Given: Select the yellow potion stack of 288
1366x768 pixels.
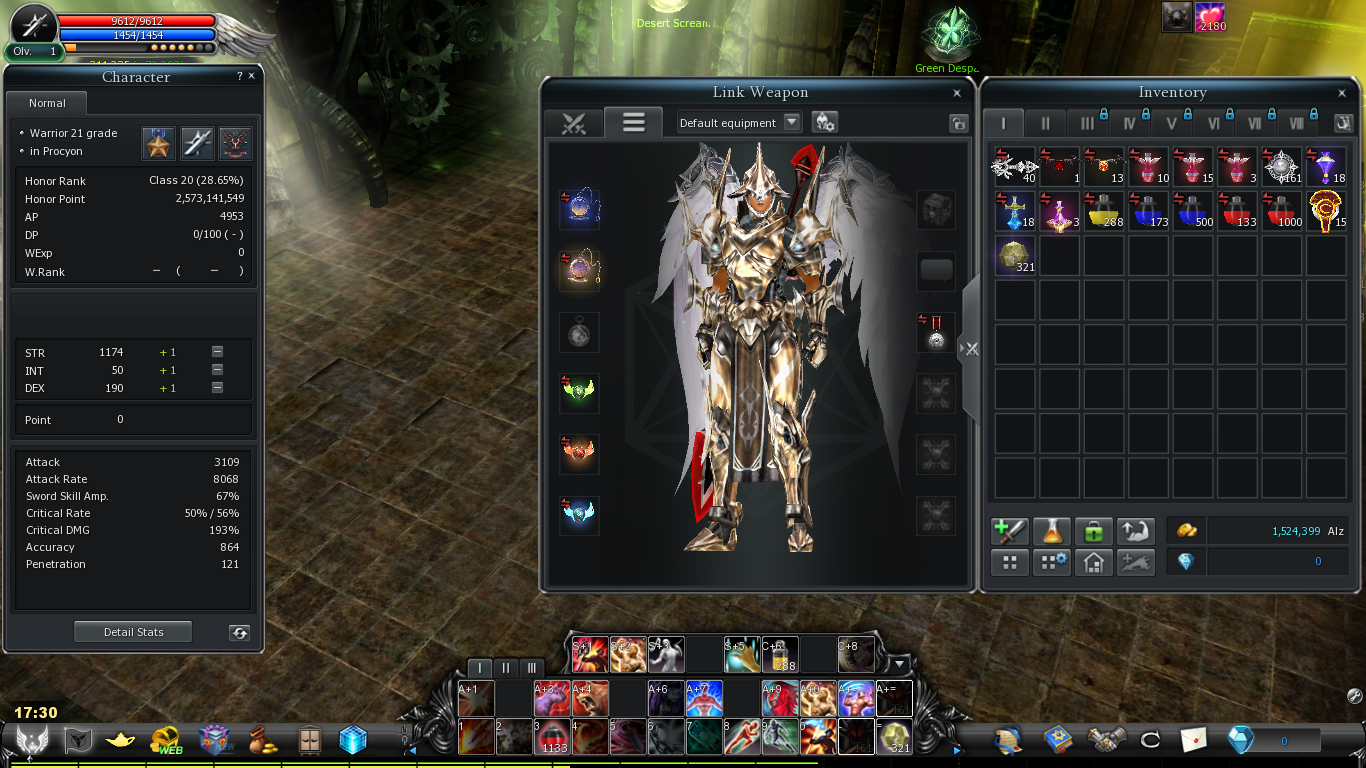Looking at the screenshot, I should [x=1105, y=211].
